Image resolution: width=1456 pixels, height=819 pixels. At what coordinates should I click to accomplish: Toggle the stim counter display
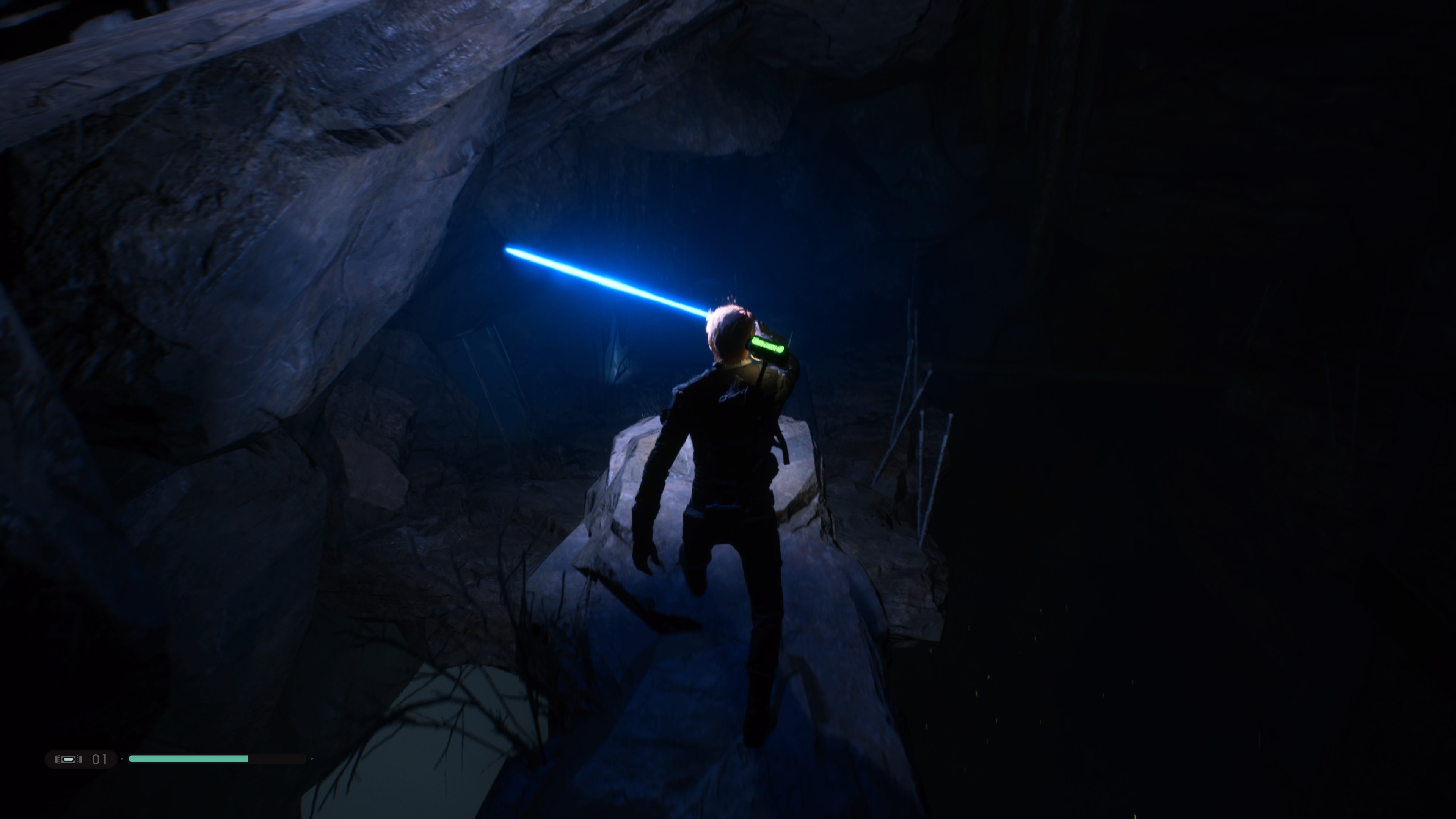(99, 759)
